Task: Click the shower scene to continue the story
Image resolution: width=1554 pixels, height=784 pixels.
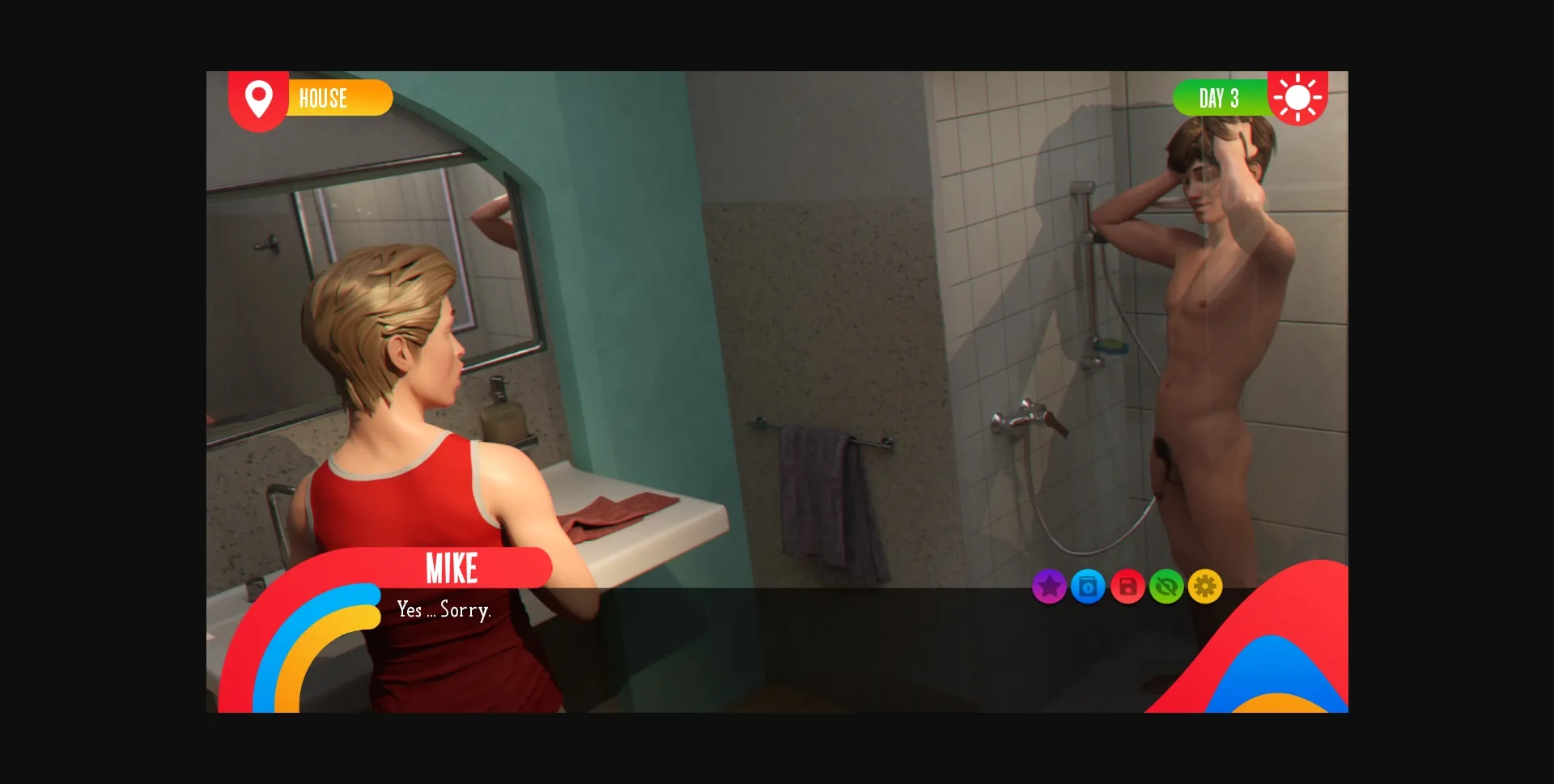Action: [890, 324]
